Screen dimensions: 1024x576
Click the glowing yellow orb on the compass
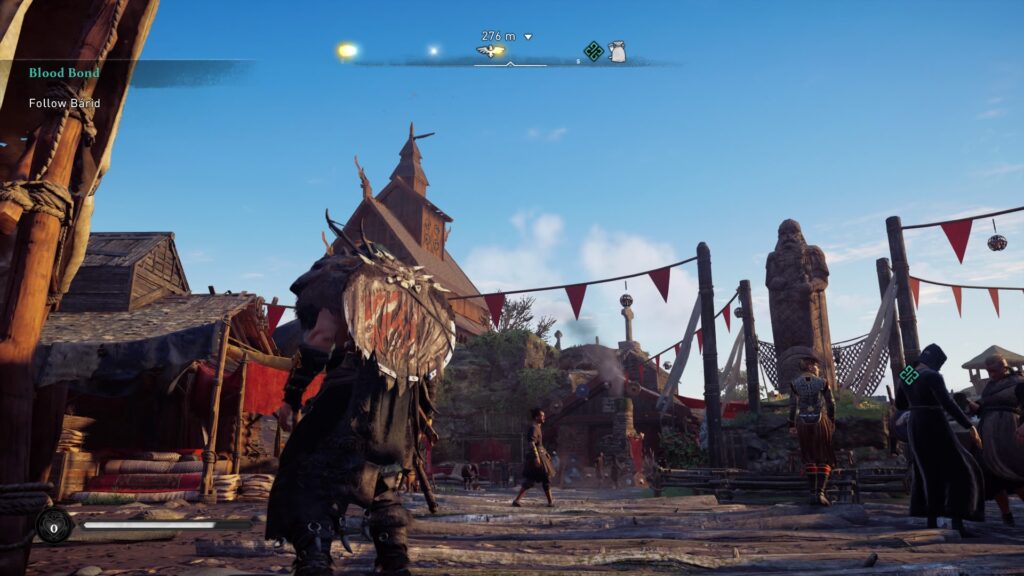pyautogui.click(x=347, y=50)
